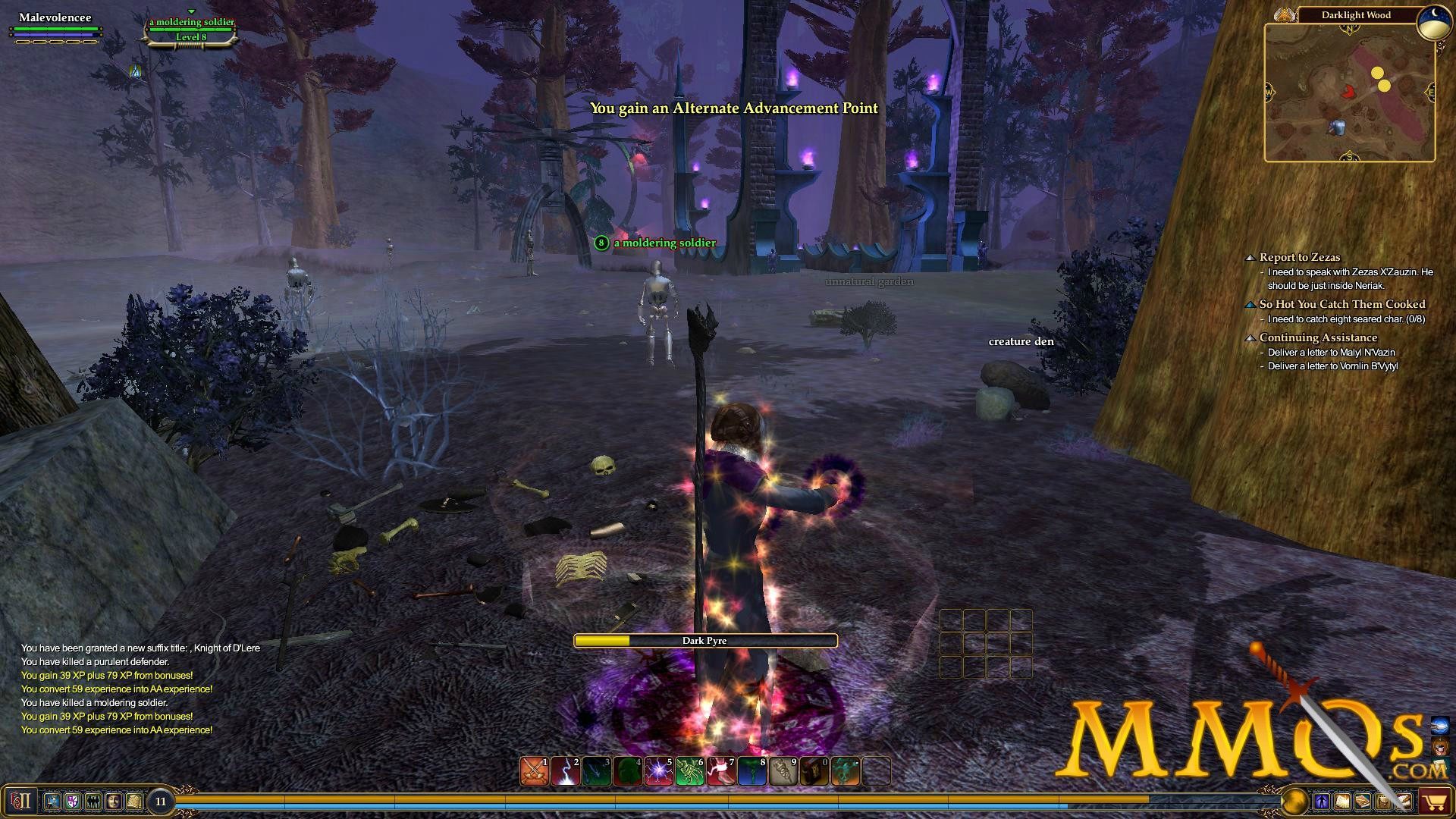
Task: Click the Darklight Wood minimap
Action: [x=1349, y=92]
